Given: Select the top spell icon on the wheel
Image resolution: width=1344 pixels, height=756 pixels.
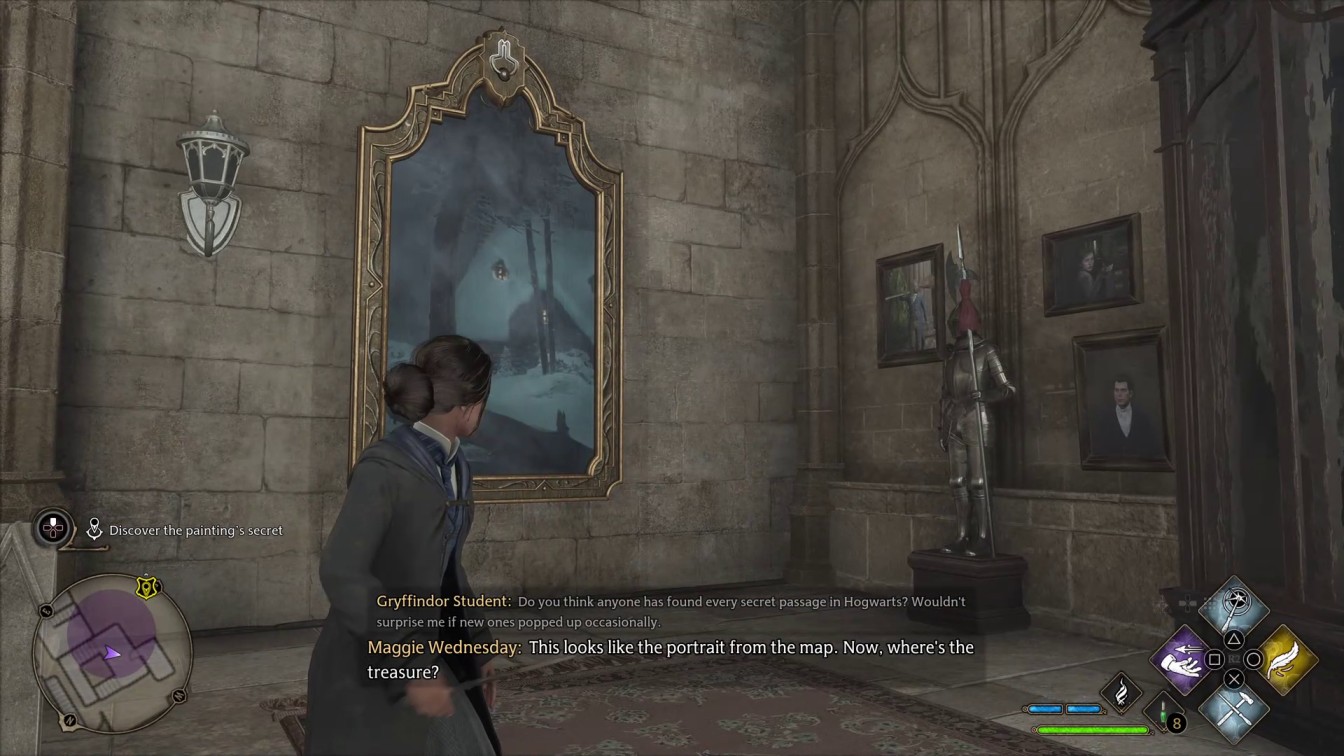Looking at the screenshot, I should point(1232,608).
